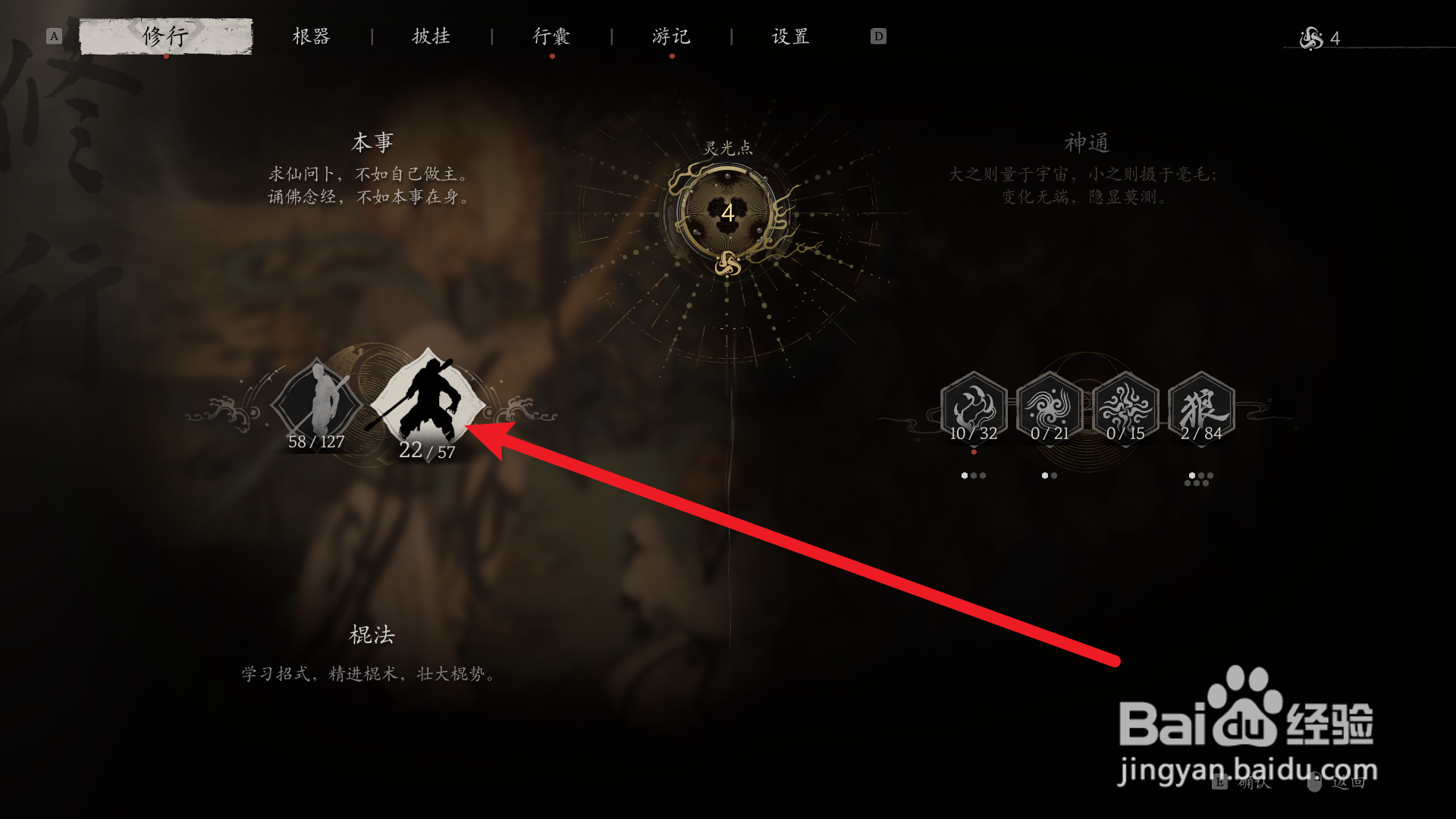1456x819 pixels.
Task: Click the D key indicator beside 设置
Action: point(877,35)
